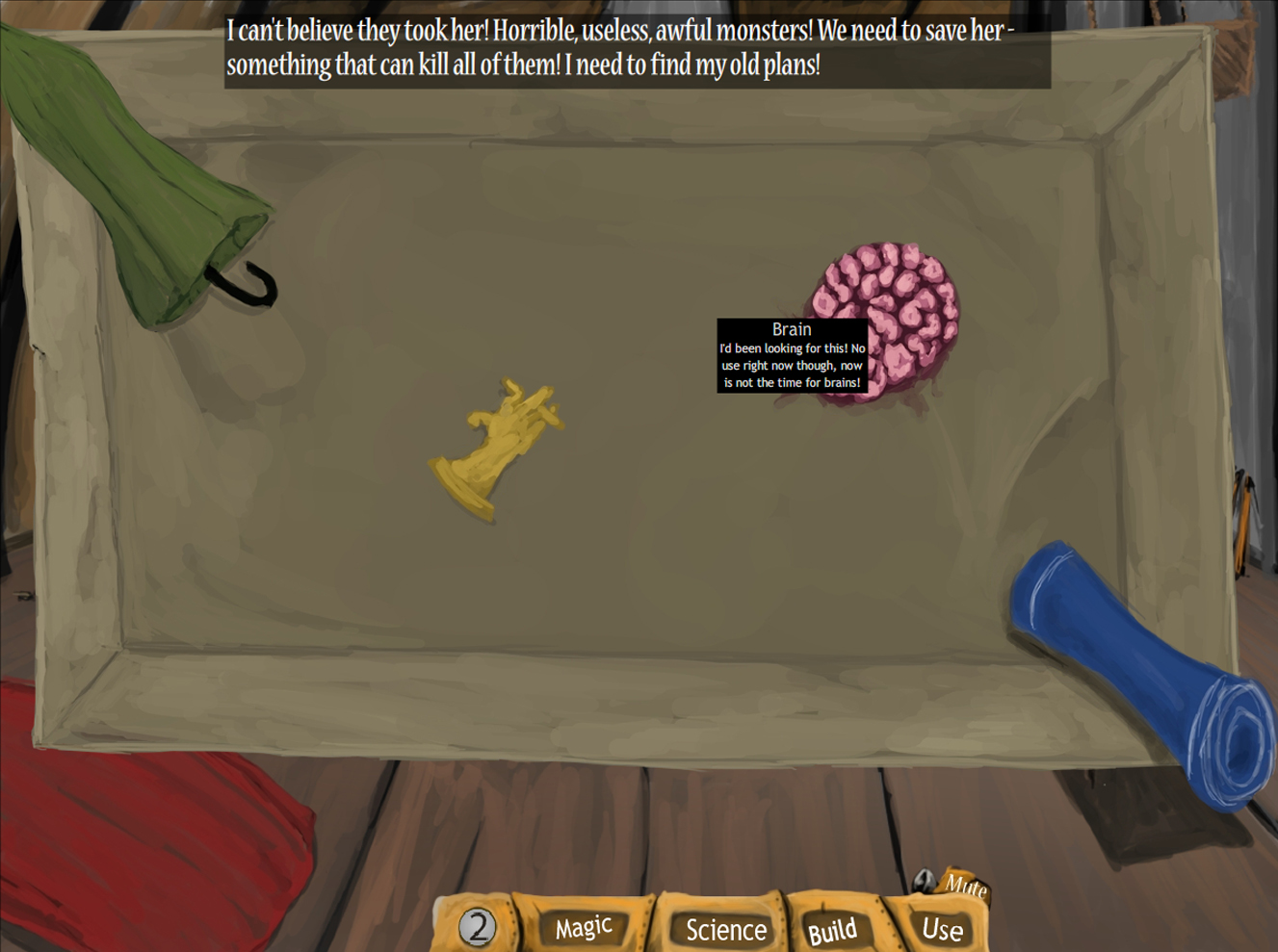
Task: Open the Use tab
Action: coord(941,928)
